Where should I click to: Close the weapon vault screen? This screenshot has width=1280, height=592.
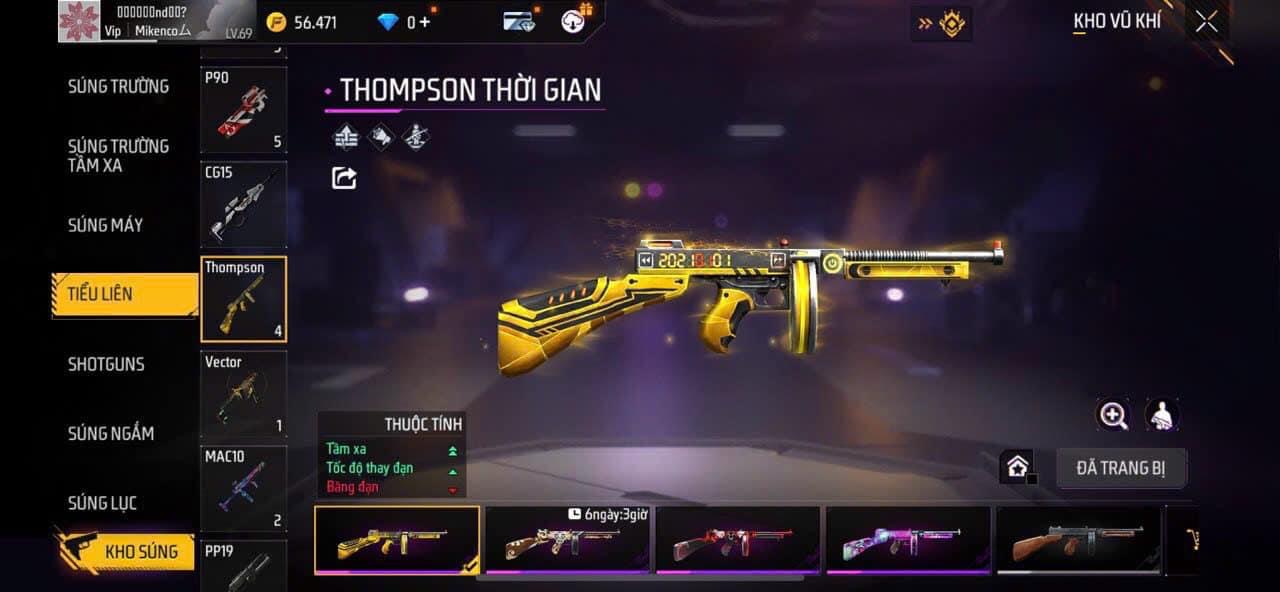1206,22
